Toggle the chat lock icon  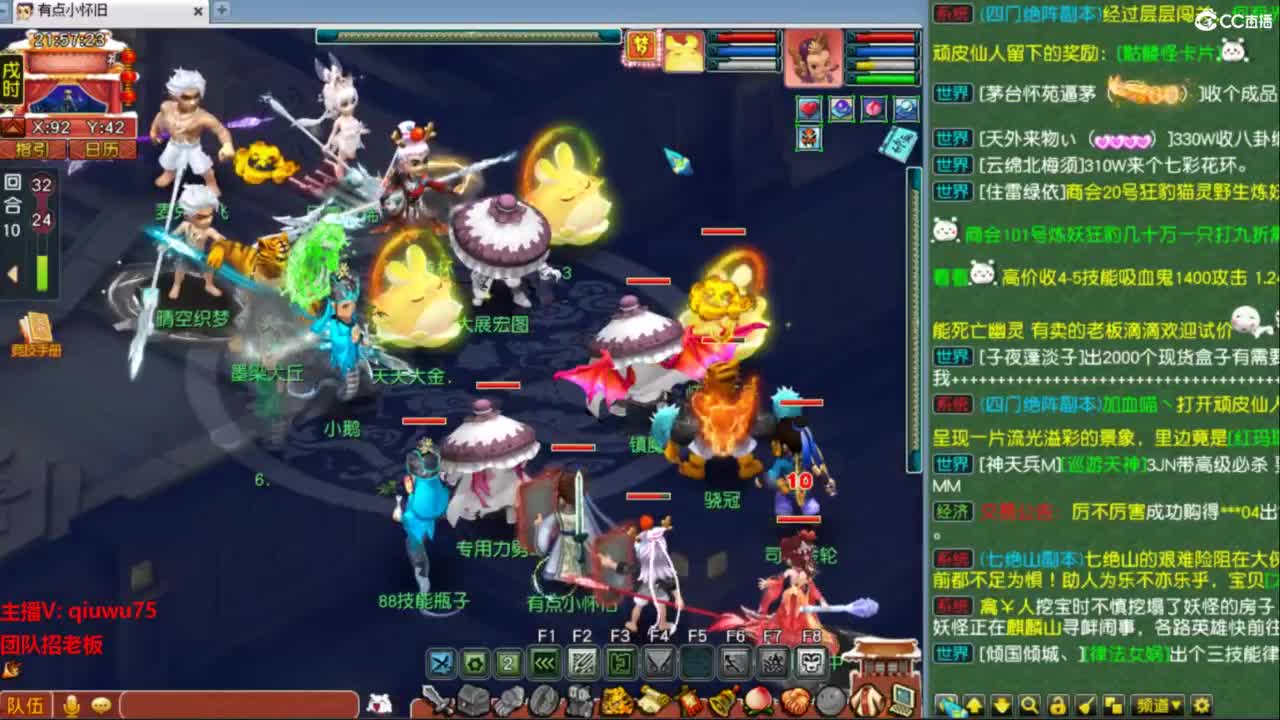pyautogui.click(x=1058, y=703)
